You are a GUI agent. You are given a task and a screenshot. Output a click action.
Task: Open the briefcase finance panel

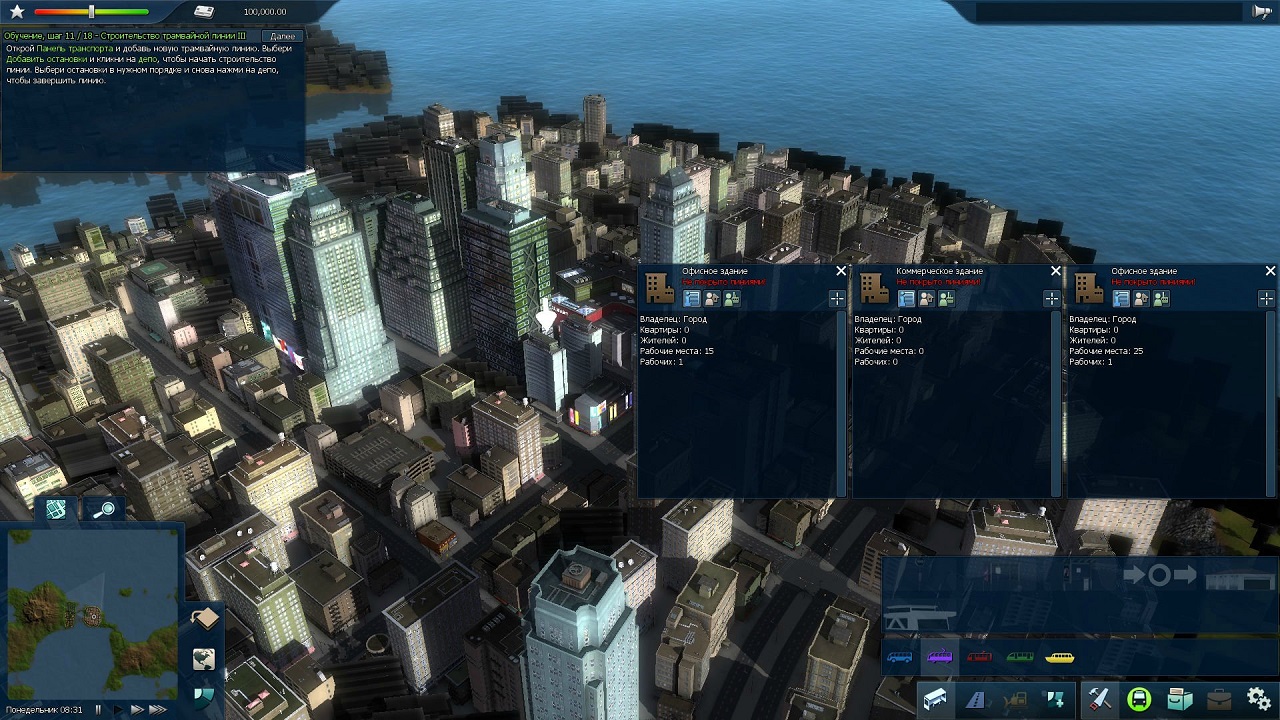click(1219, 699)
